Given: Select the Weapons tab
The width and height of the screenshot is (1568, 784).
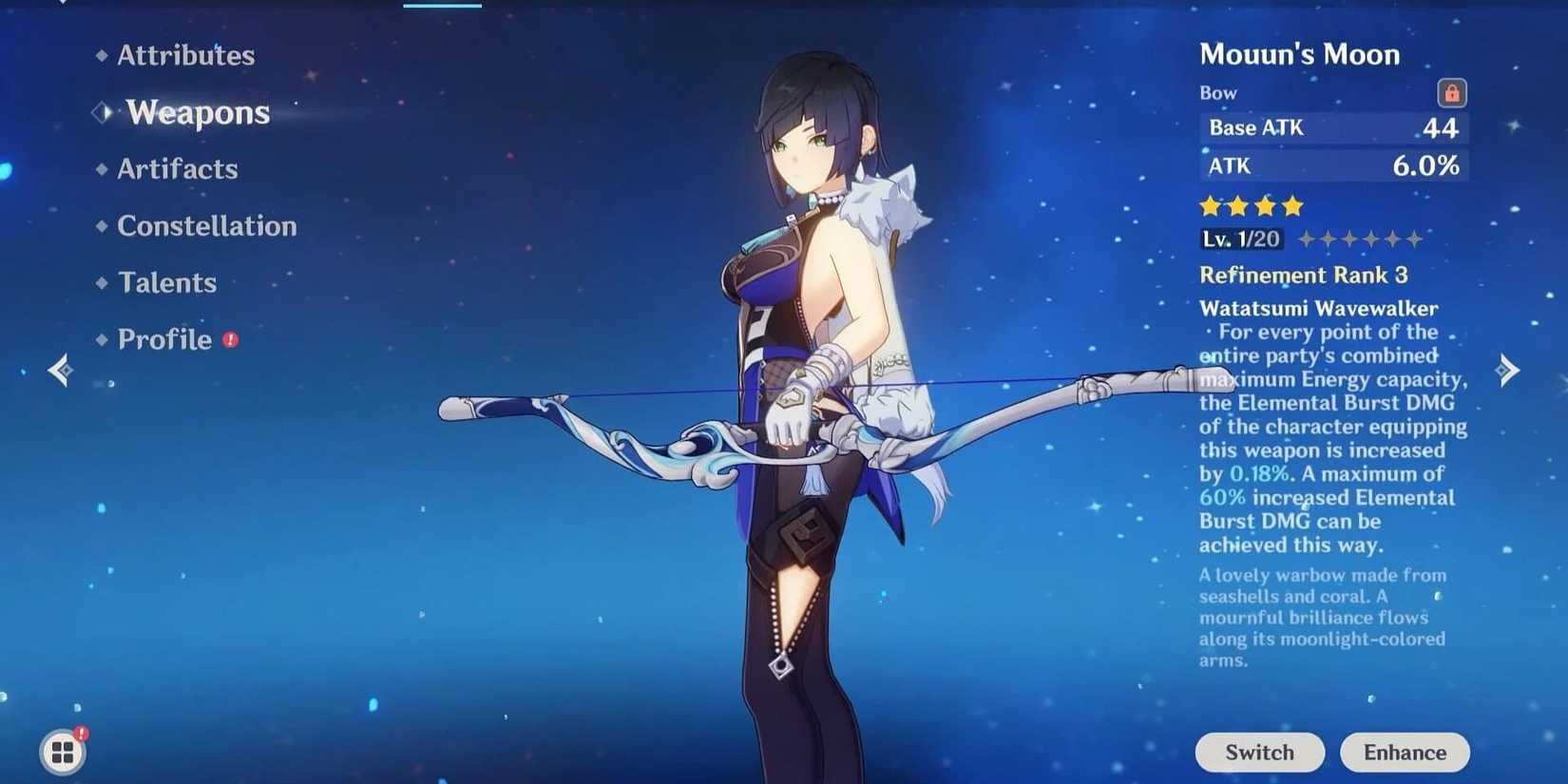Looking at the screenshot, I should pyautogui.click(x=199, y=112).
